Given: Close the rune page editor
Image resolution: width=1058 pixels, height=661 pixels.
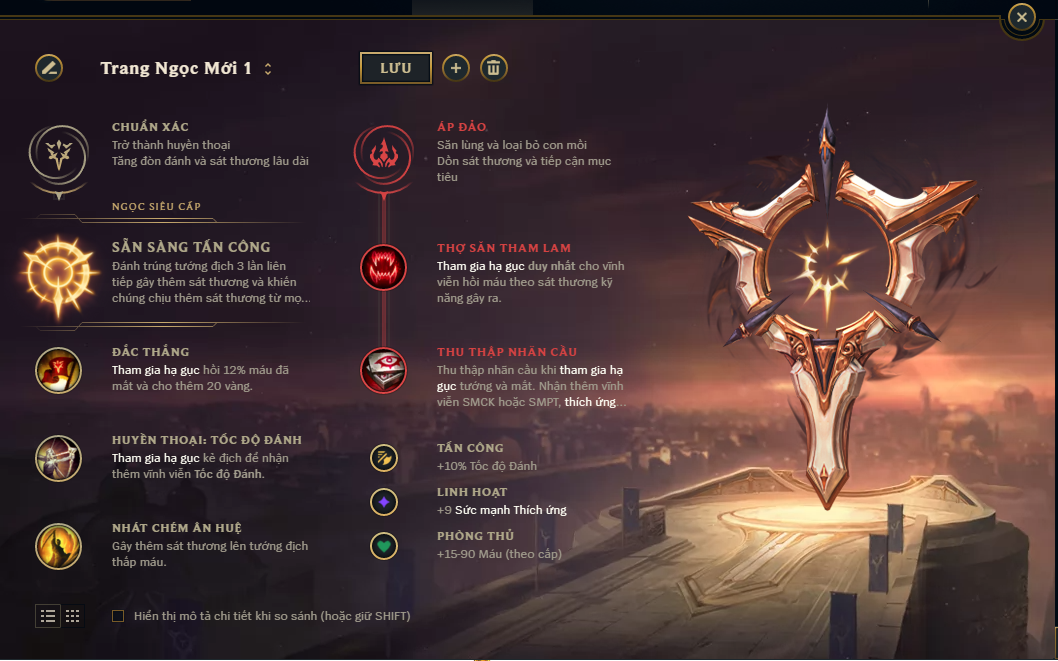Looking at the screenshot, I should click(1021, 17).
